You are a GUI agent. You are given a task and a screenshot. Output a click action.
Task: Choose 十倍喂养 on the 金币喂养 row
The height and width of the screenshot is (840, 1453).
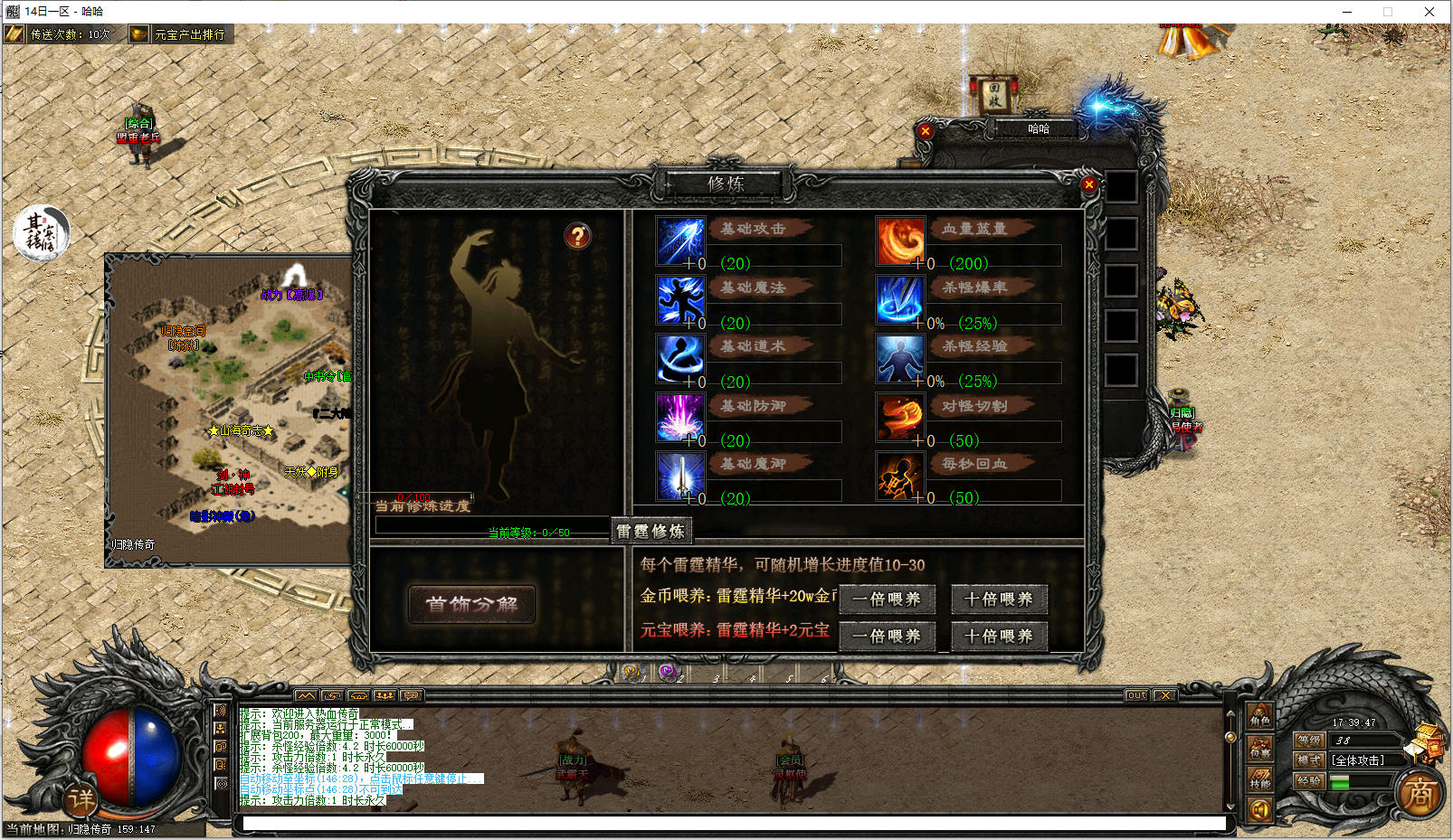click(x=998, y=599)
